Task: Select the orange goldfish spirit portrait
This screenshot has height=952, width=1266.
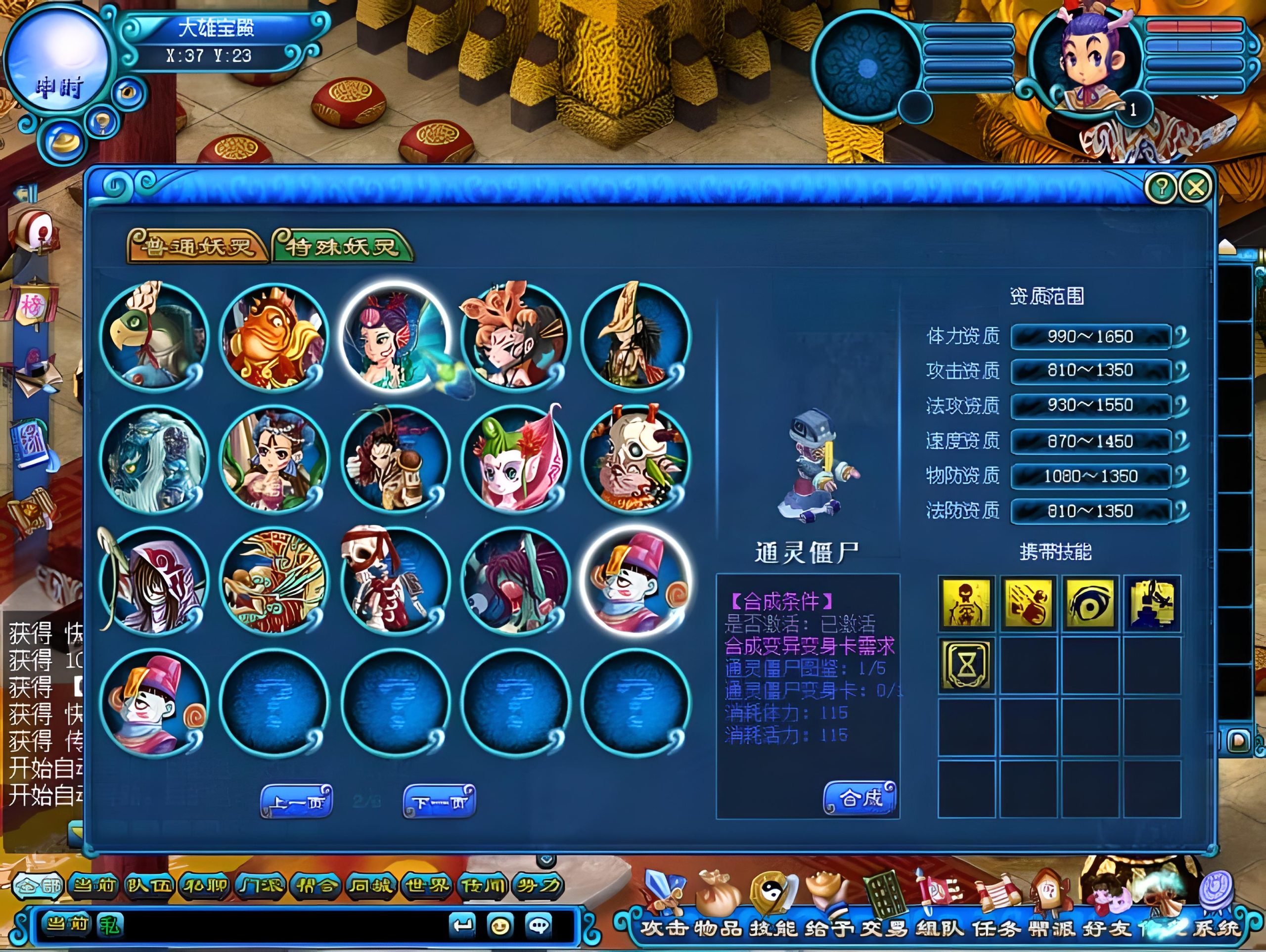Action: [x=274, y=338]
